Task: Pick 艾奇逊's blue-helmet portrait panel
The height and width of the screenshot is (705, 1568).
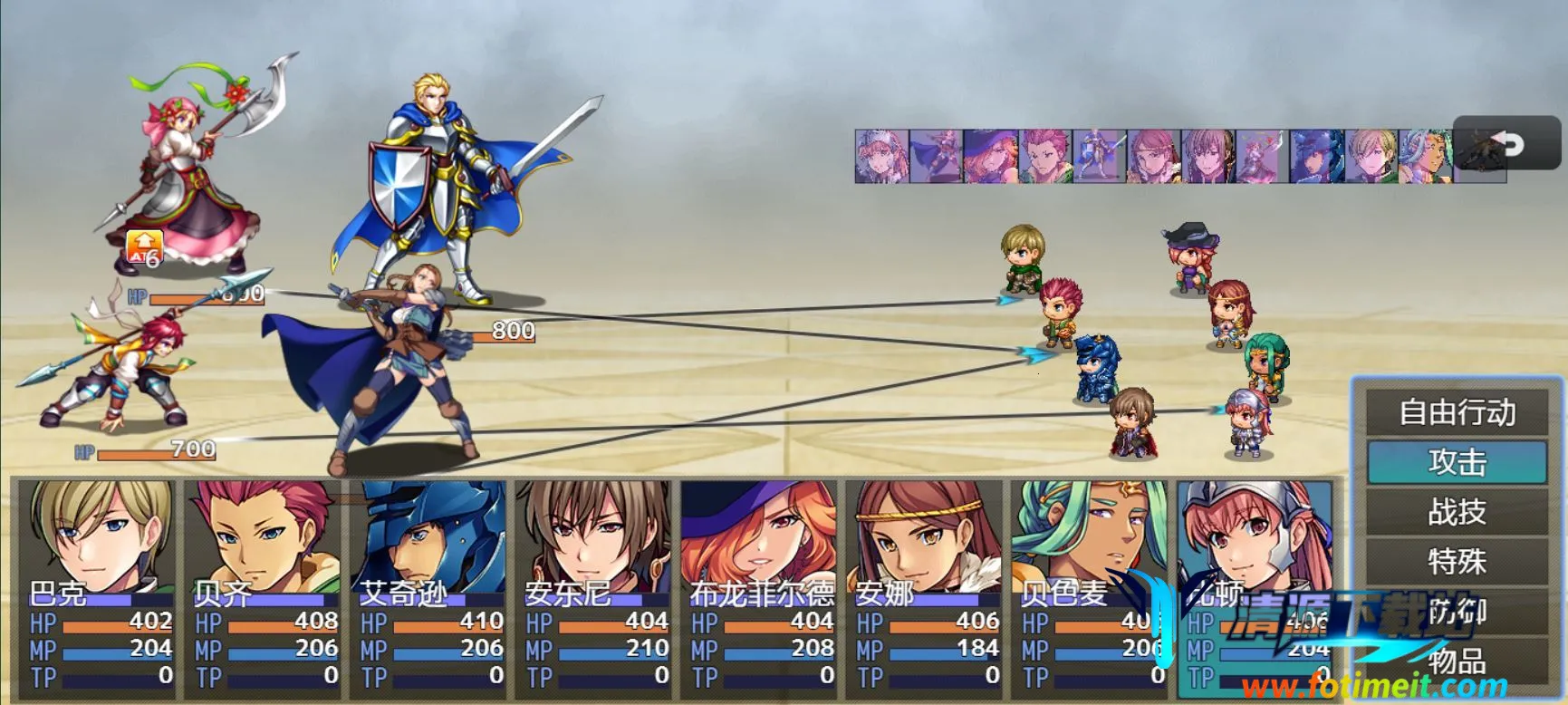Action: (429, 587)
